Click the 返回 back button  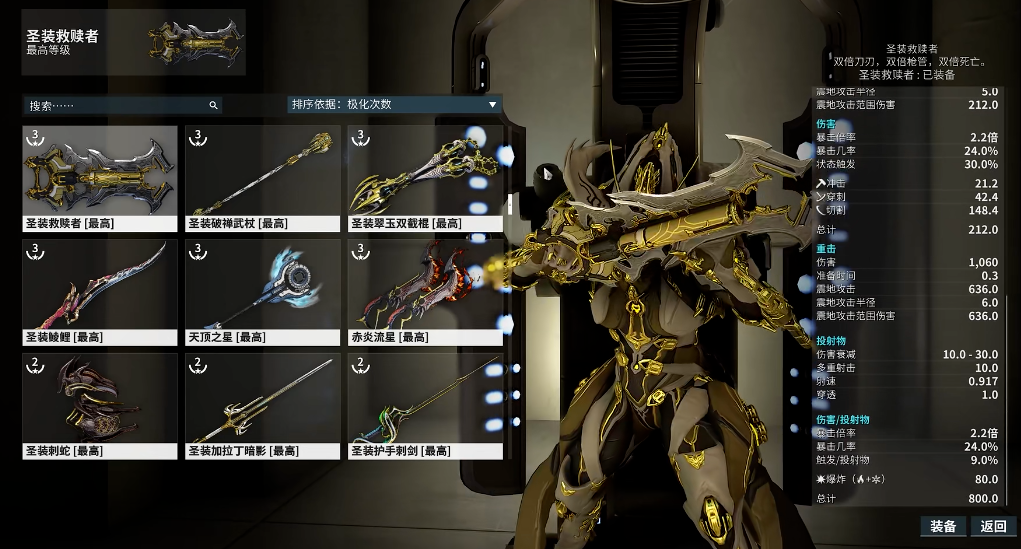click(993, 527)
